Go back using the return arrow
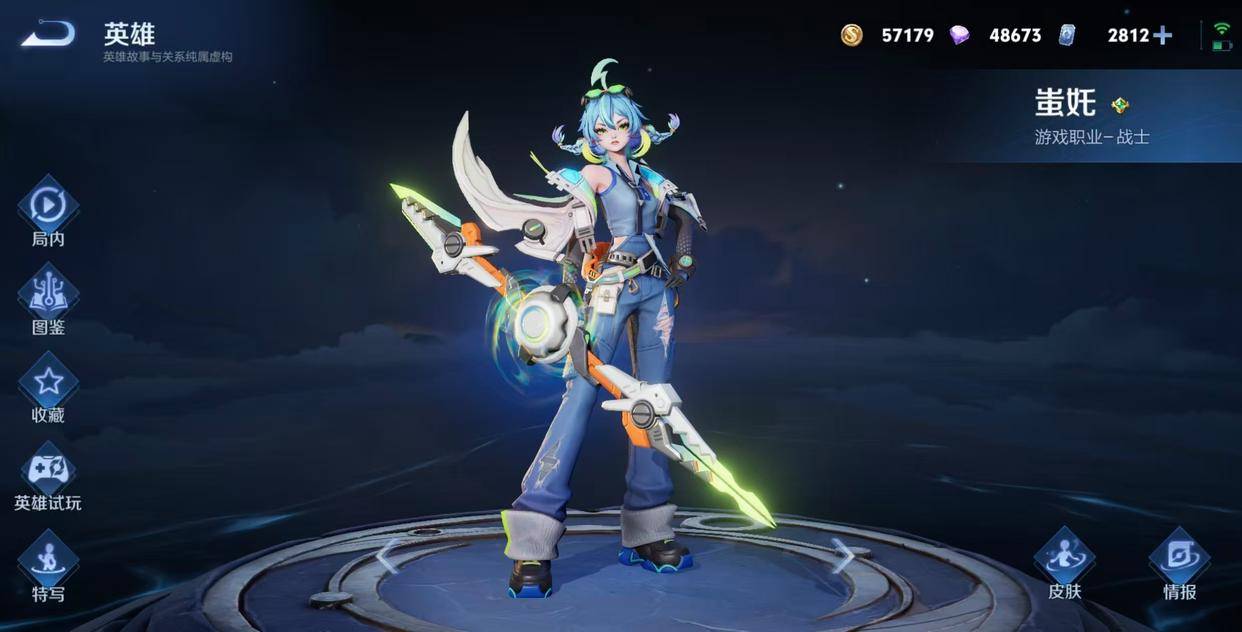1242x632 pixels. pos(48,35)
